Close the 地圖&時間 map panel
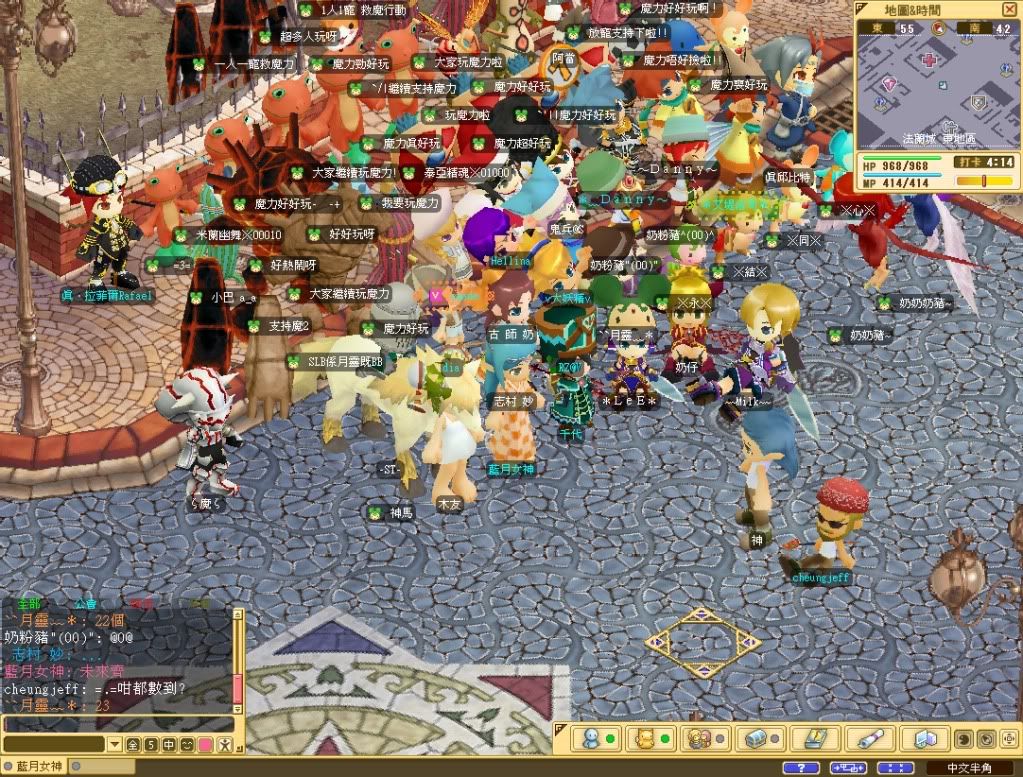This screenshot has height=777, width=1023. (1010, 8)
